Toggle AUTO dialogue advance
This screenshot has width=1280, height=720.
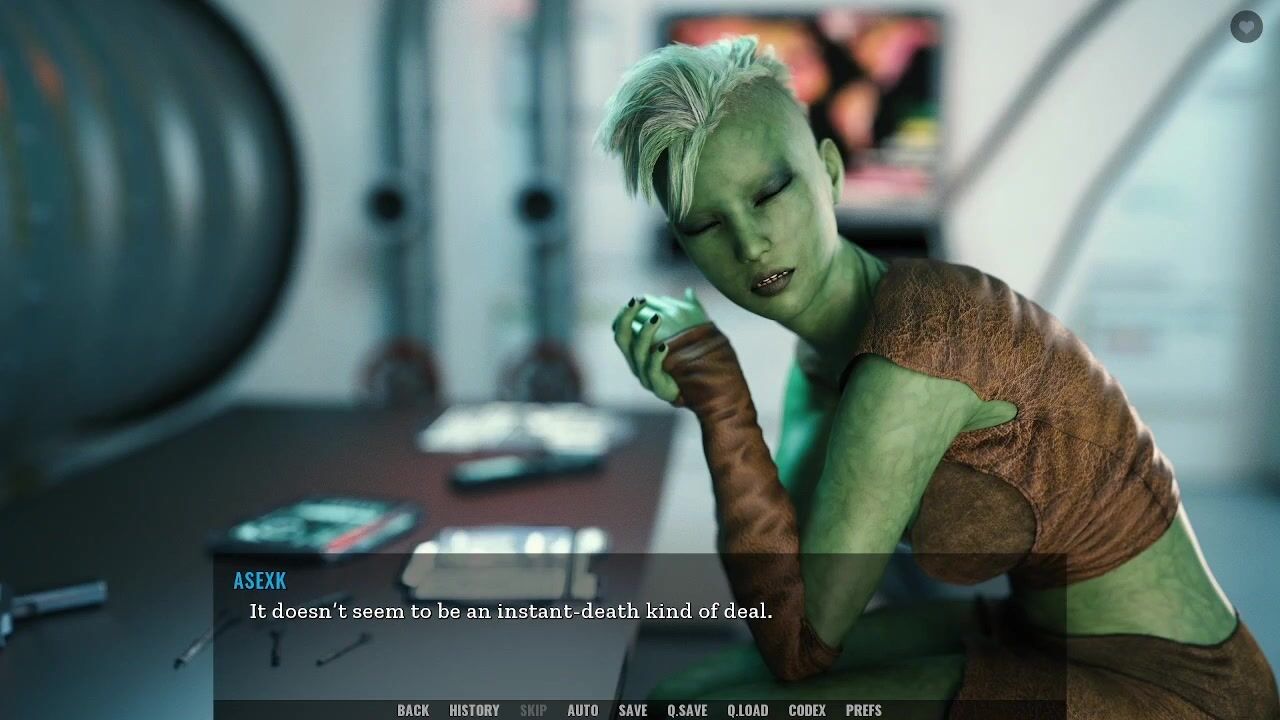point(583,710)
